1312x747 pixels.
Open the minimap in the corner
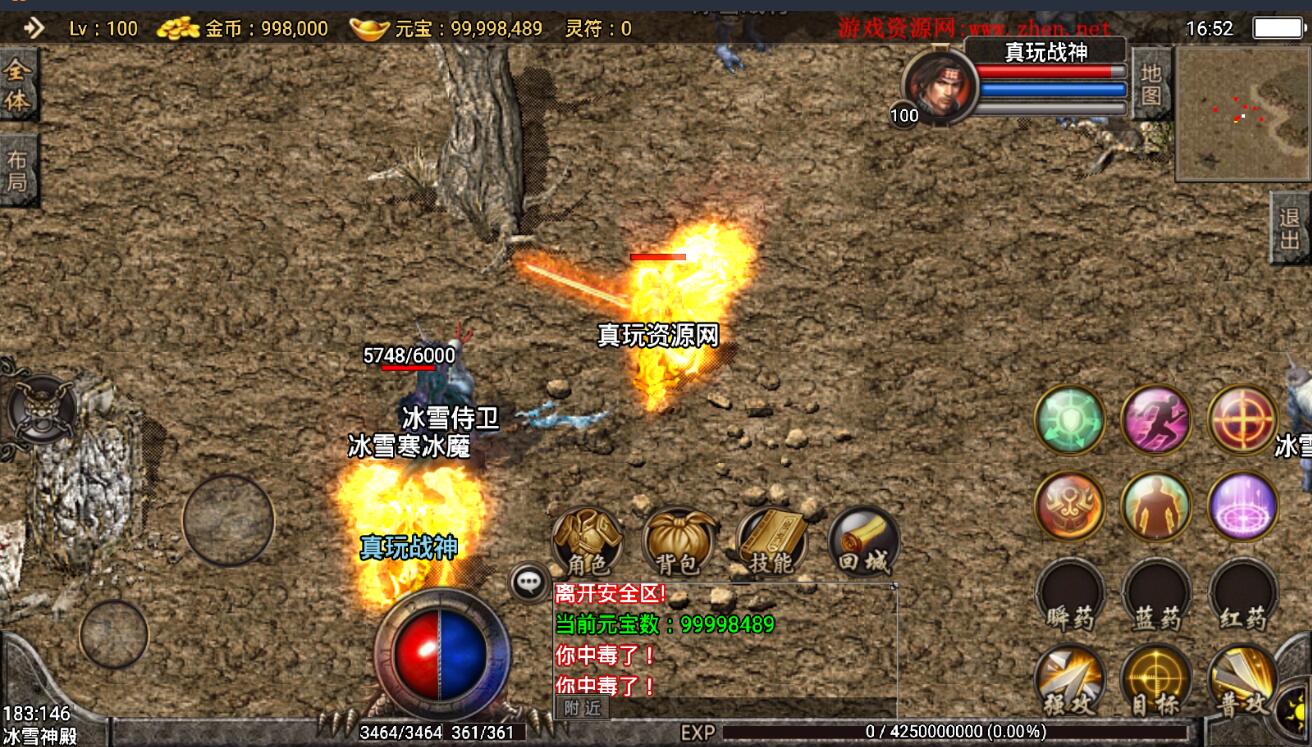tap(1242, 113)
